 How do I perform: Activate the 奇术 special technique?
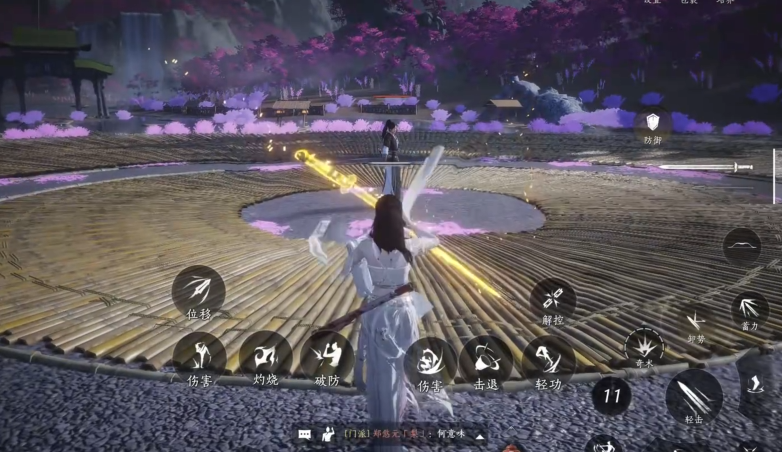tap(644, 347)
